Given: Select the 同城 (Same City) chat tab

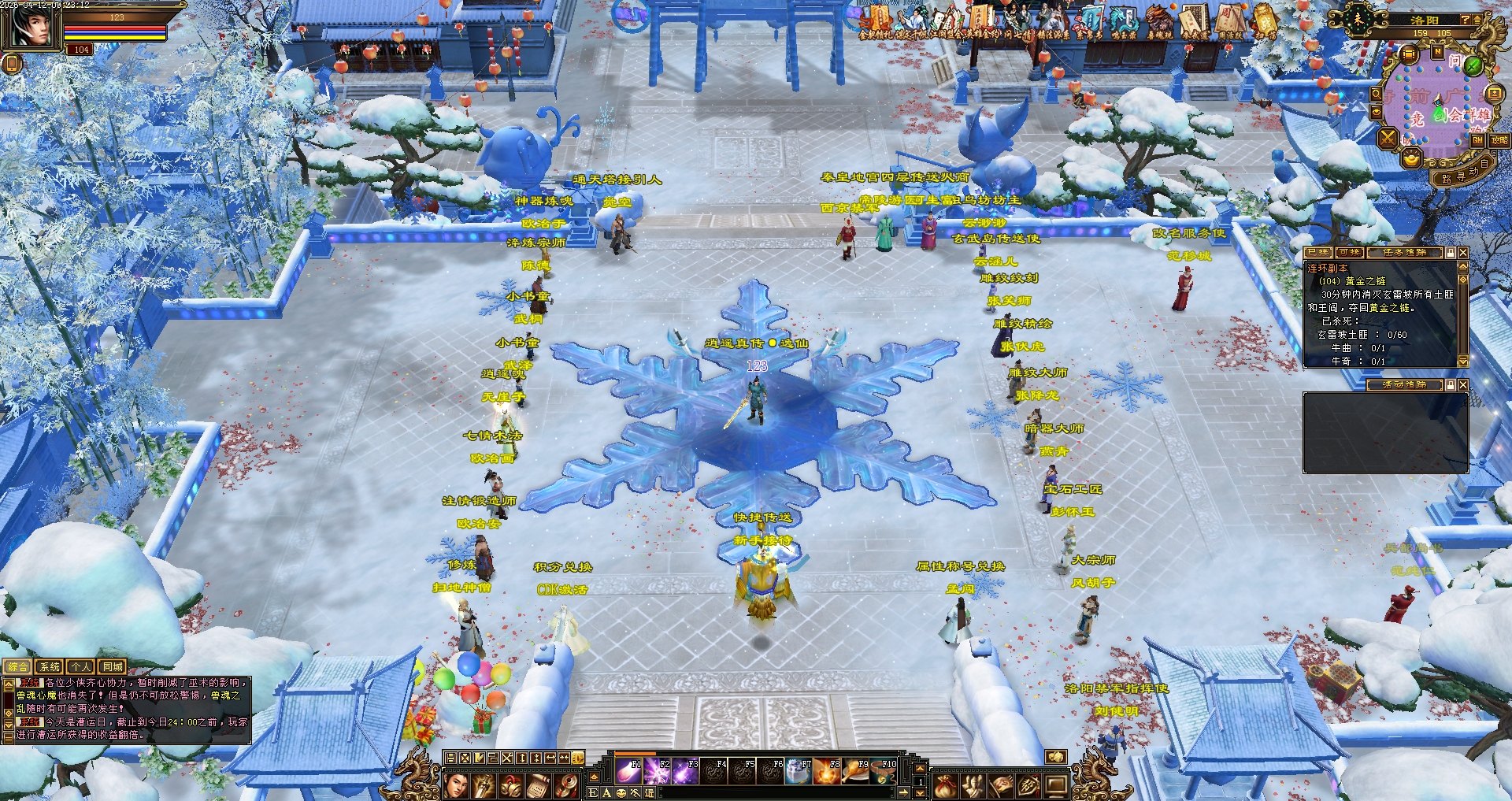Looking at the screenshot, I should coord(113,667).
